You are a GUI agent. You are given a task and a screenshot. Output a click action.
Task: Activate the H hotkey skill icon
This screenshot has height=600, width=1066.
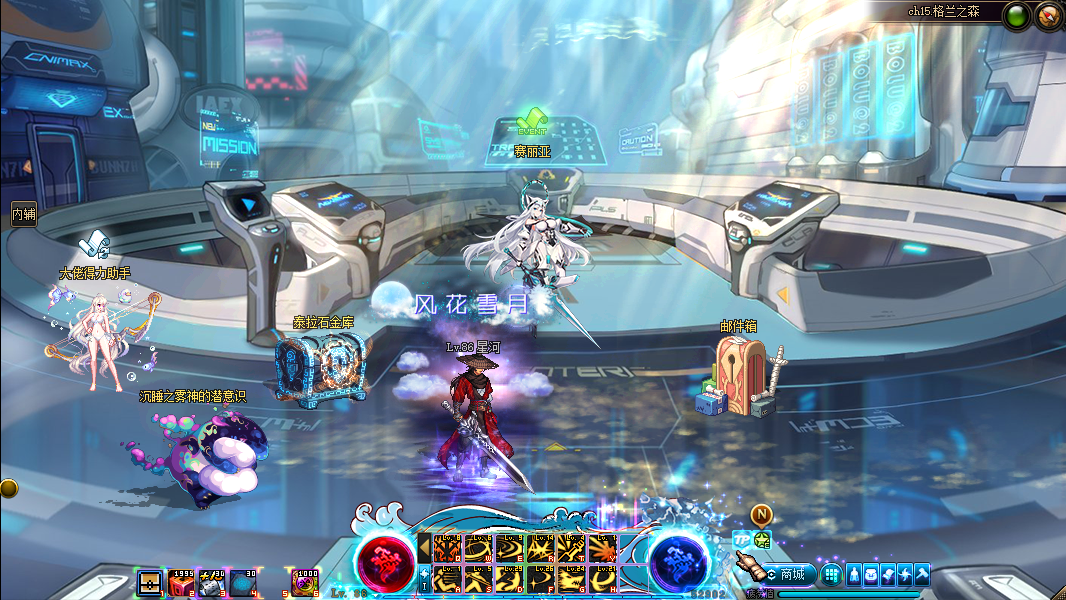pyautogui.click(x=602, y=578)
